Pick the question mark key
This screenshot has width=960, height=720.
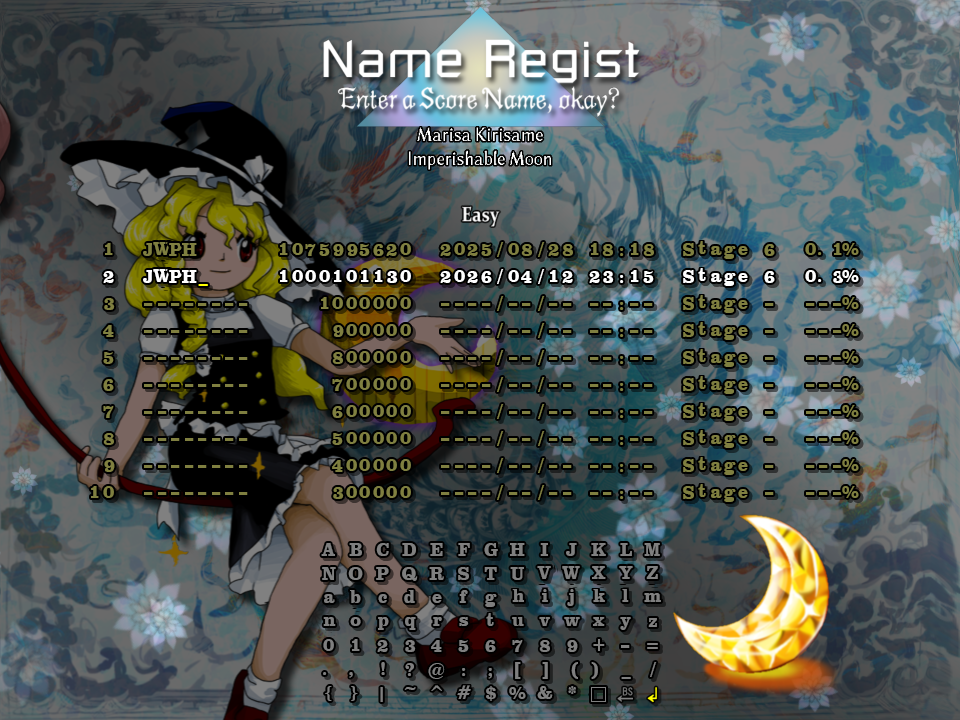coord(410,670)
